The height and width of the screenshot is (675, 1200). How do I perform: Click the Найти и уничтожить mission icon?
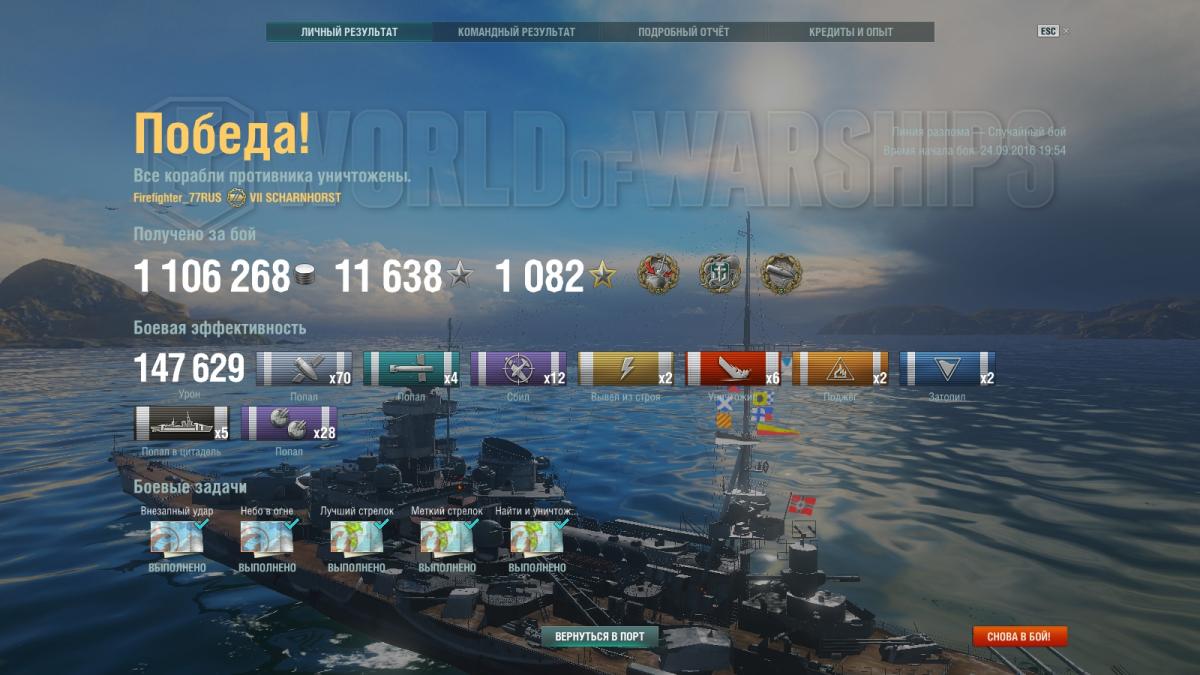(x=537, y=538)
